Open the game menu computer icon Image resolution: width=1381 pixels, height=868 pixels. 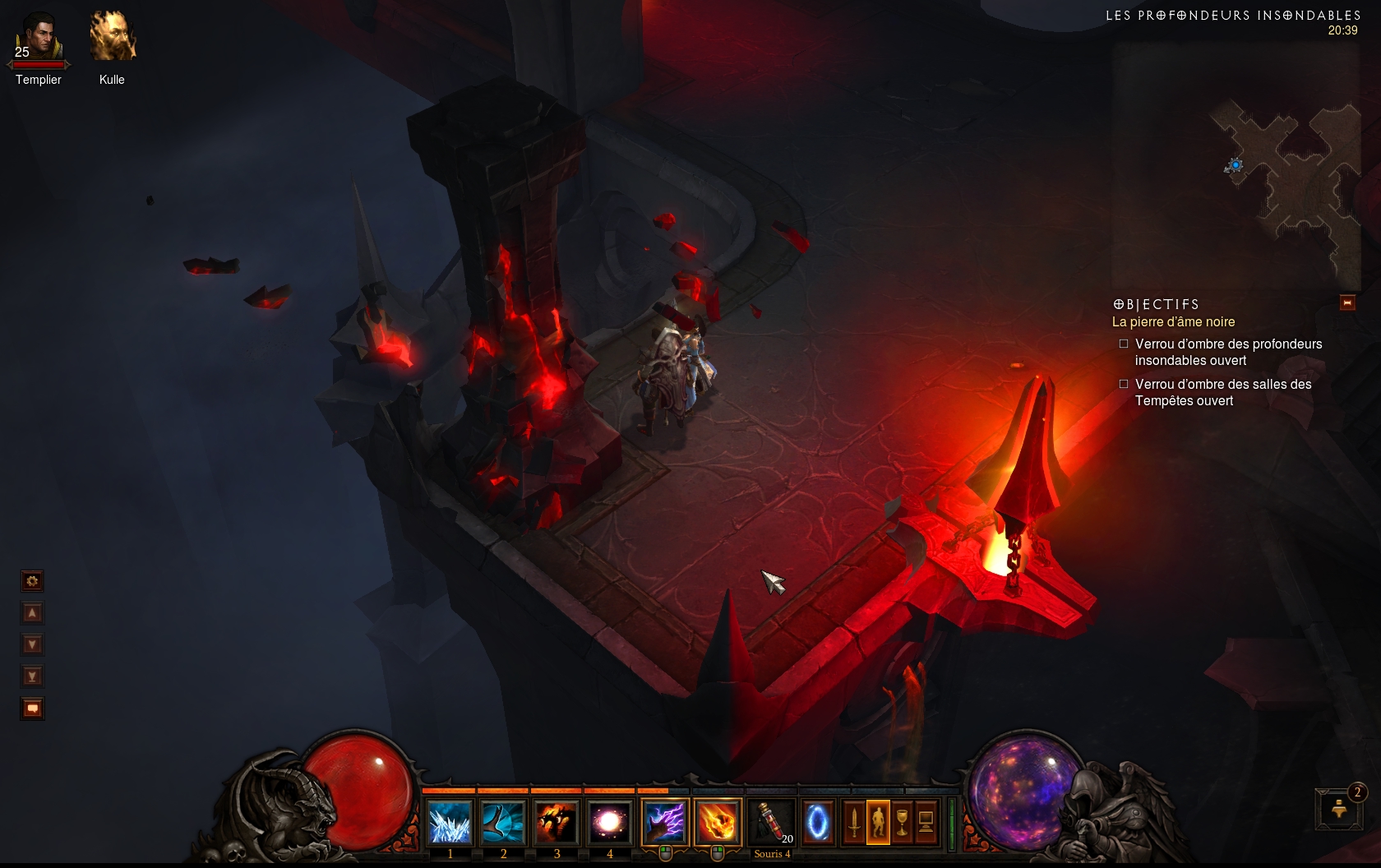point(926,823)
